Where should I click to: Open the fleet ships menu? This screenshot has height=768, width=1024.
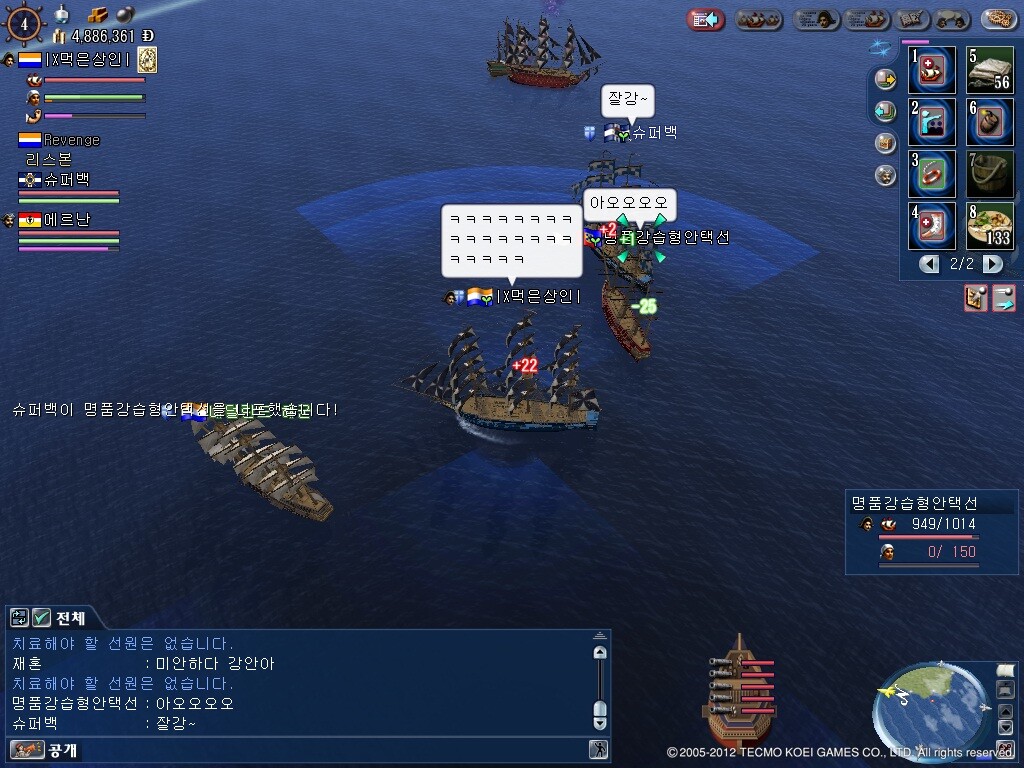[759, 19]
